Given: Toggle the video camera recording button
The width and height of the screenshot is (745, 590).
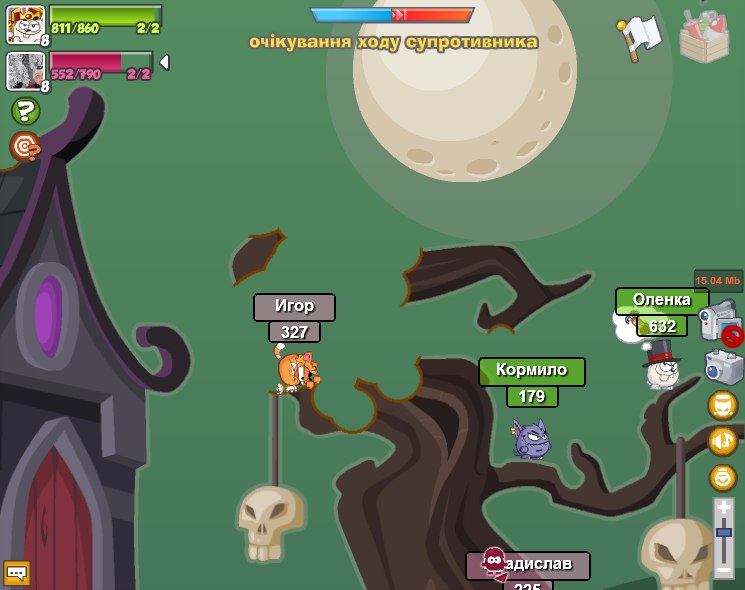Looking at the screenshot, I should (719, 322).
